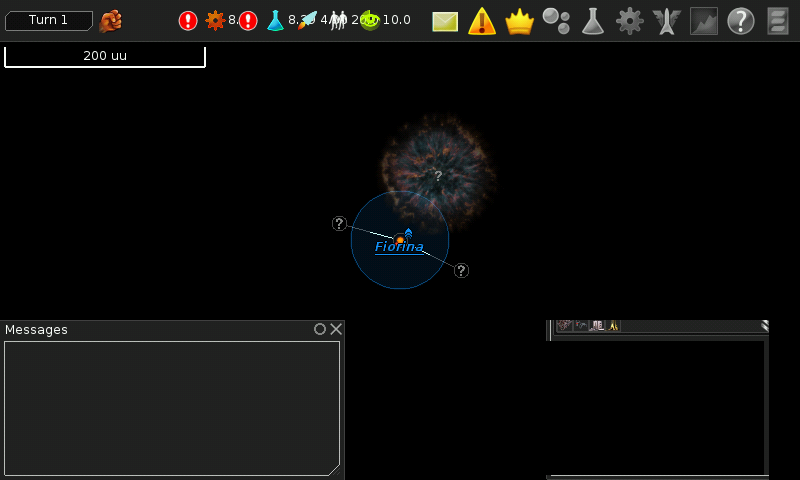This screenshot has width=800, height=480.
Task: Open the research flask screen
Action: pyautogui.click(x=593, y=21)
